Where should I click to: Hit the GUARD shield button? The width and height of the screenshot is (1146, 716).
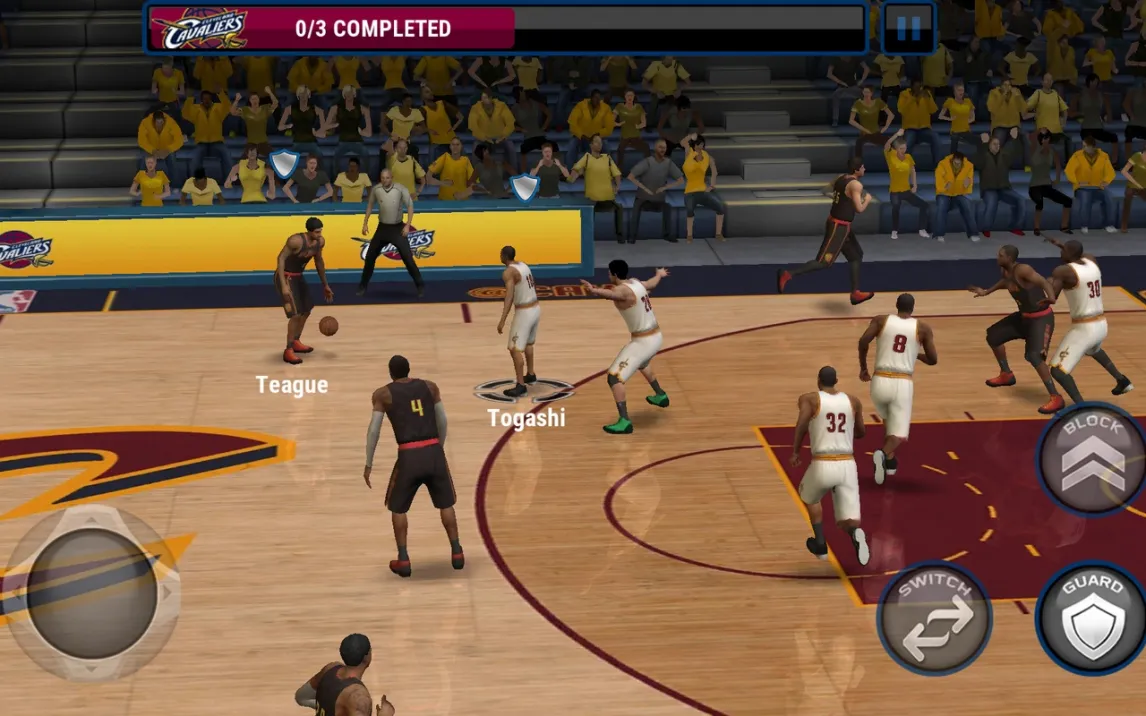[1093, 618]
